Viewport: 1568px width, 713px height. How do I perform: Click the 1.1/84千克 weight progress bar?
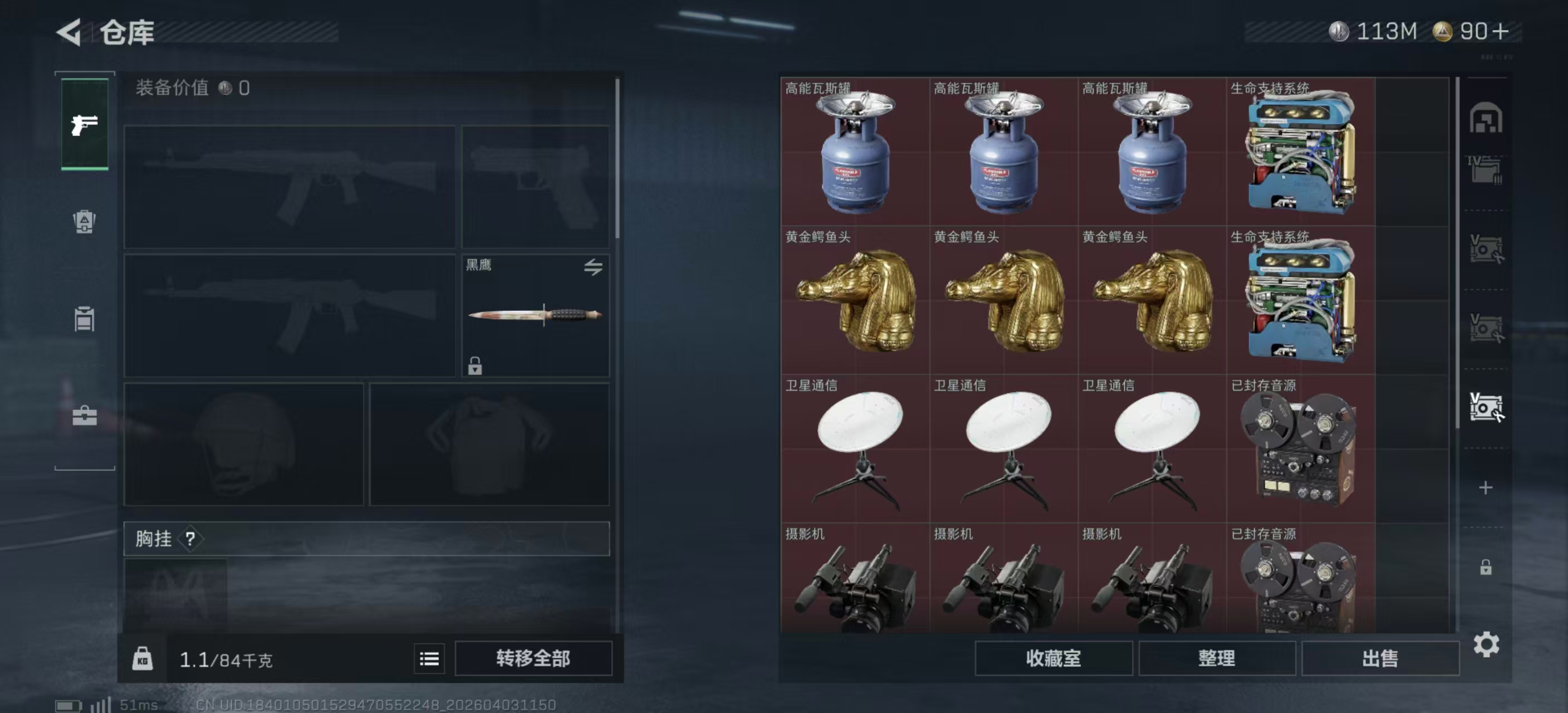(225, 658)
